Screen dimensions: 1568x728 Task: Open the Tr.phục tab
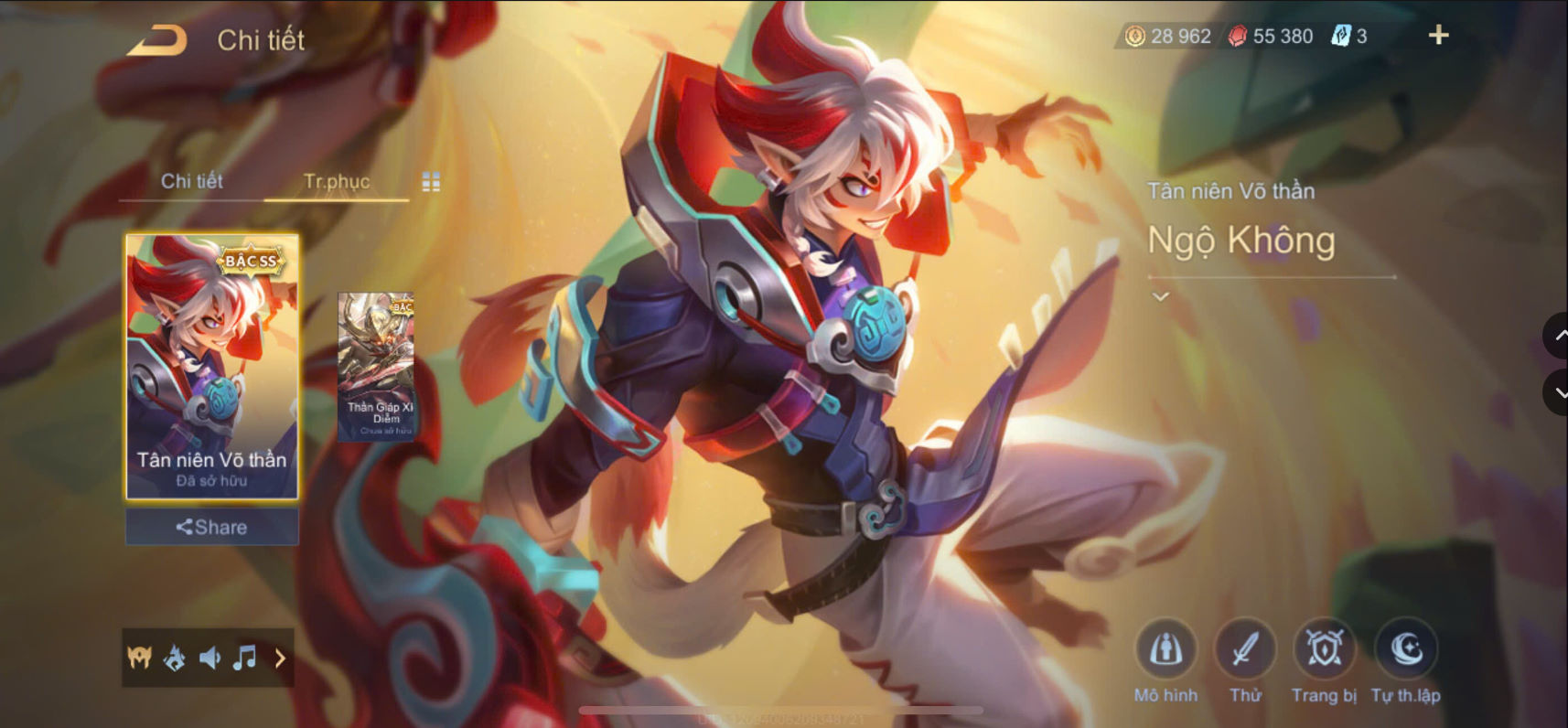336,181
